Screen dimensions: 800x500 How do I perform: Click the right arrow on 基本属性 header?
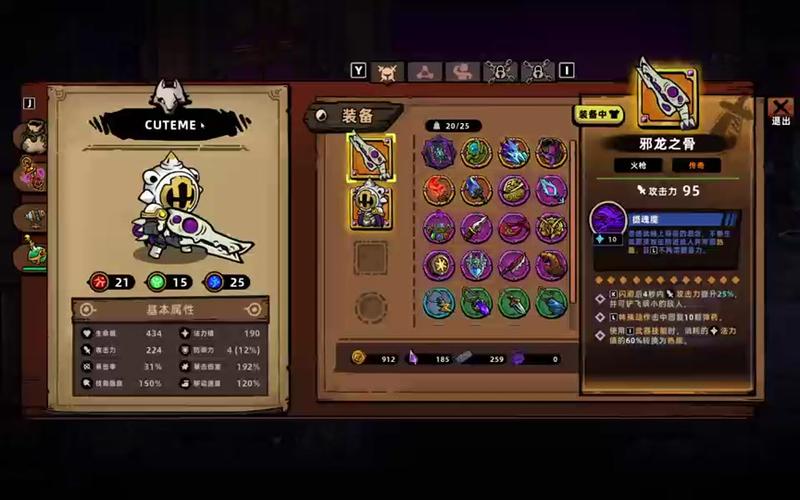coord(254,310)
